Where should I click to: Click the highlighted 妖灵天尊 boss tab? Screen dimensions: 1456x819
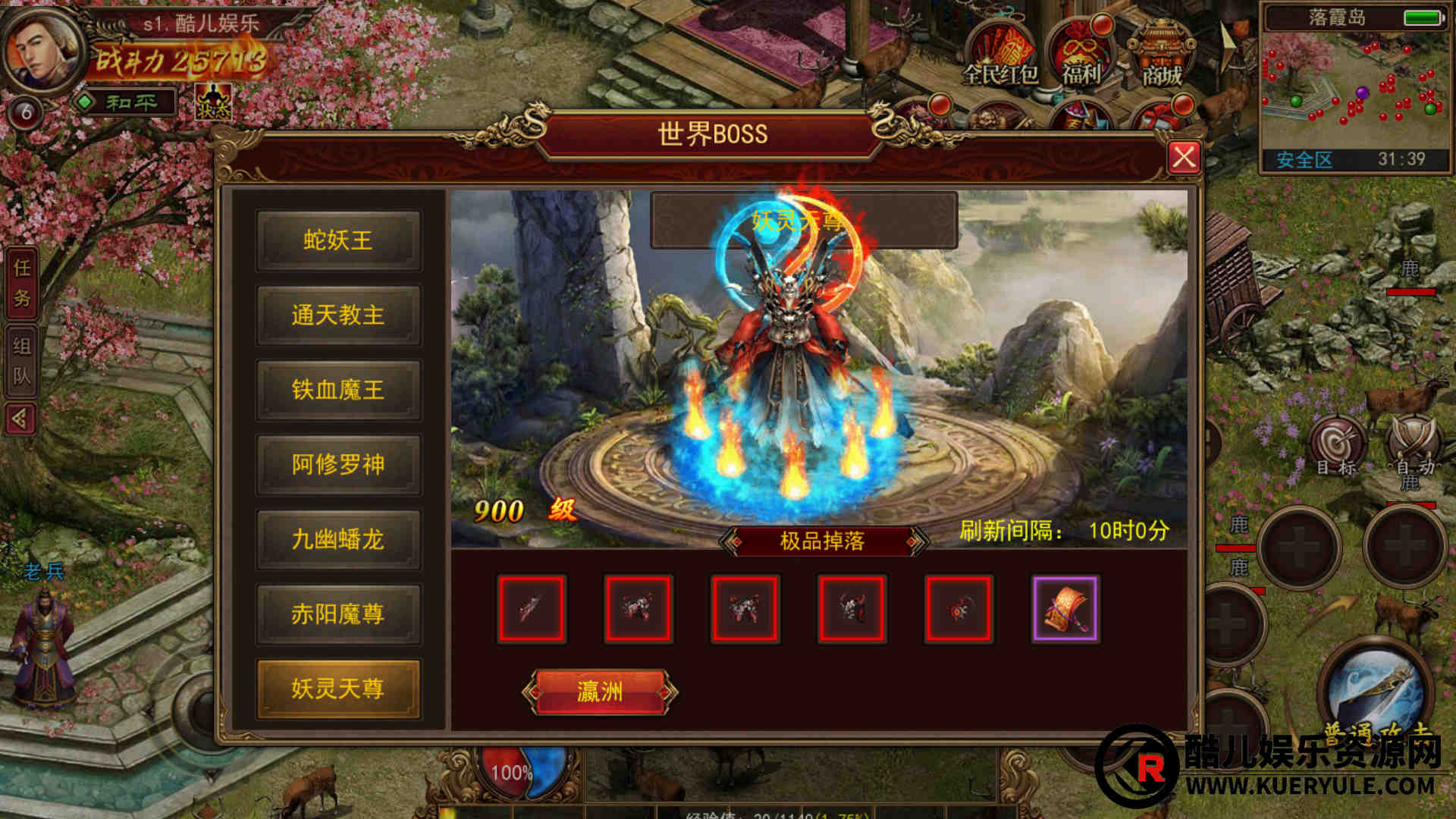(338, 689)
